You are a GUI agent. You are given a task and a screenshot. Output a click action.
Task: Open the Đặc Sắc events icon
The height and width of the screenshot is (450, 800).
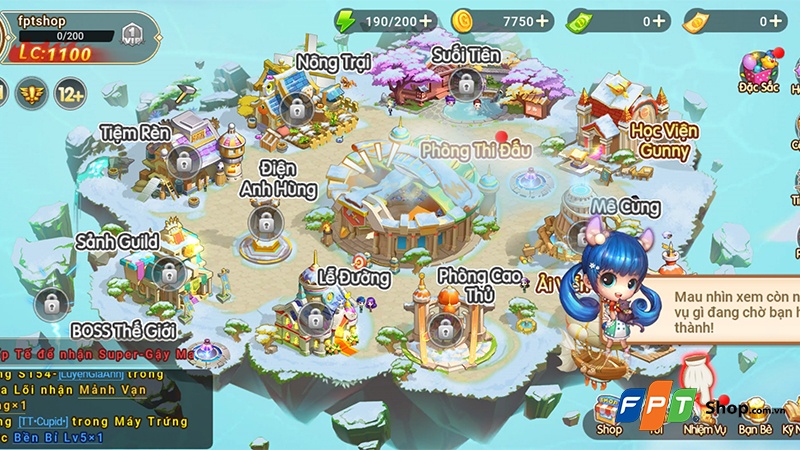[x=760, y=70]
